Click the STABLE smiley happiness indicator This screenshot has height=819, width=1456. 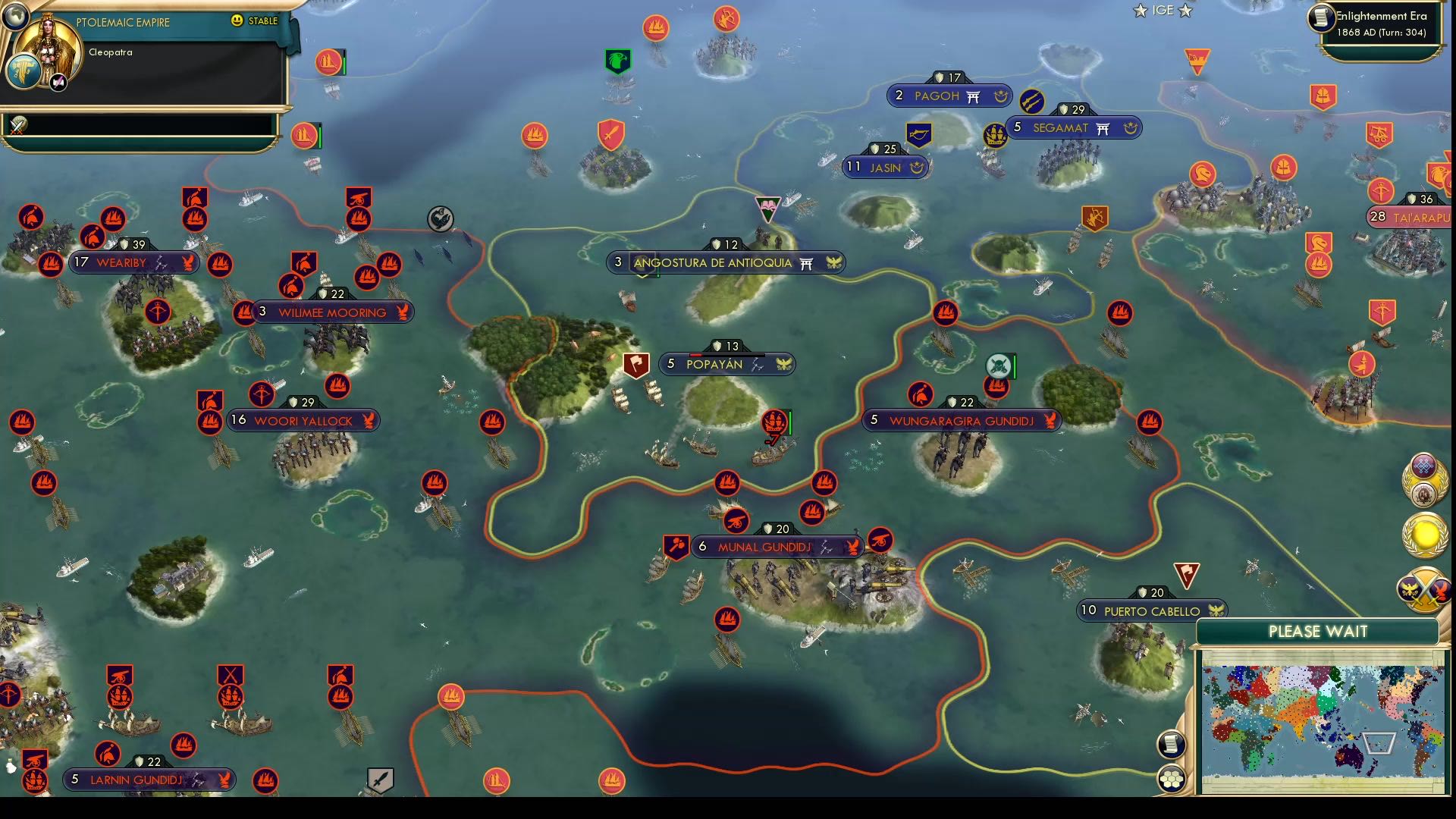coord(236,21)
